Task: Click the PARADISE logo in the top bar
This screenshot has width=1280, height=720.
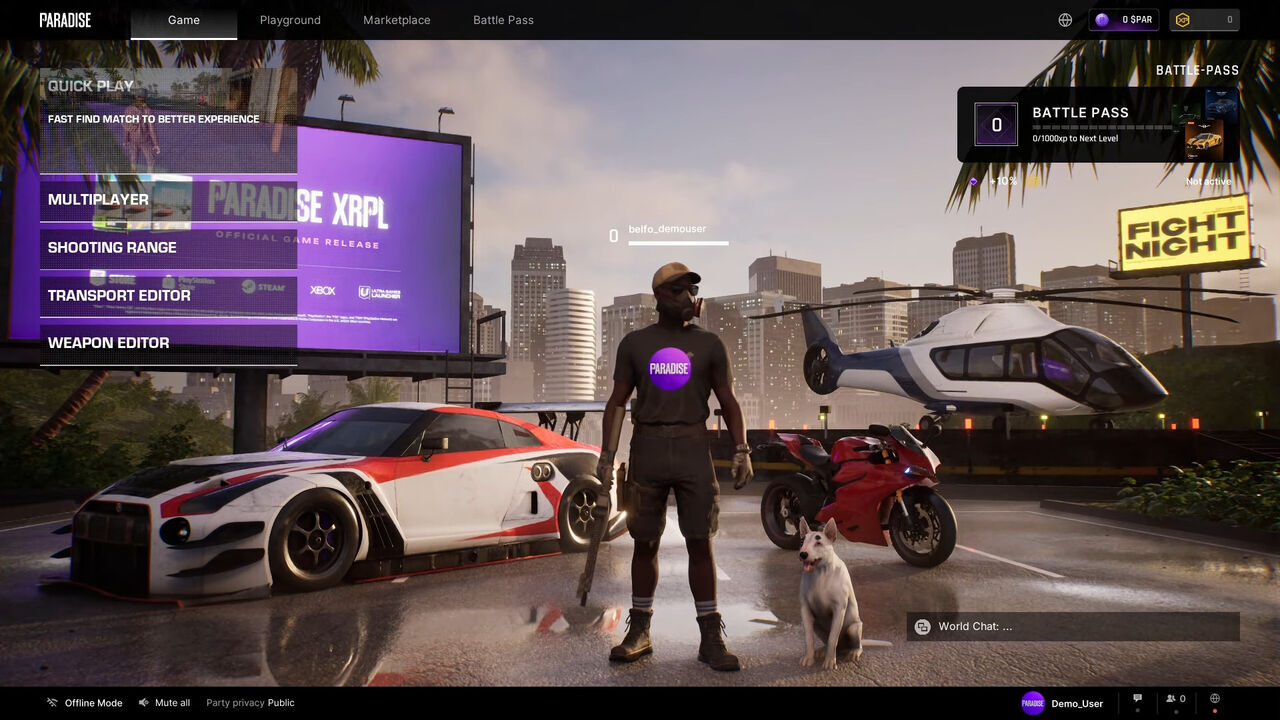Action: [x=65, y=20]
